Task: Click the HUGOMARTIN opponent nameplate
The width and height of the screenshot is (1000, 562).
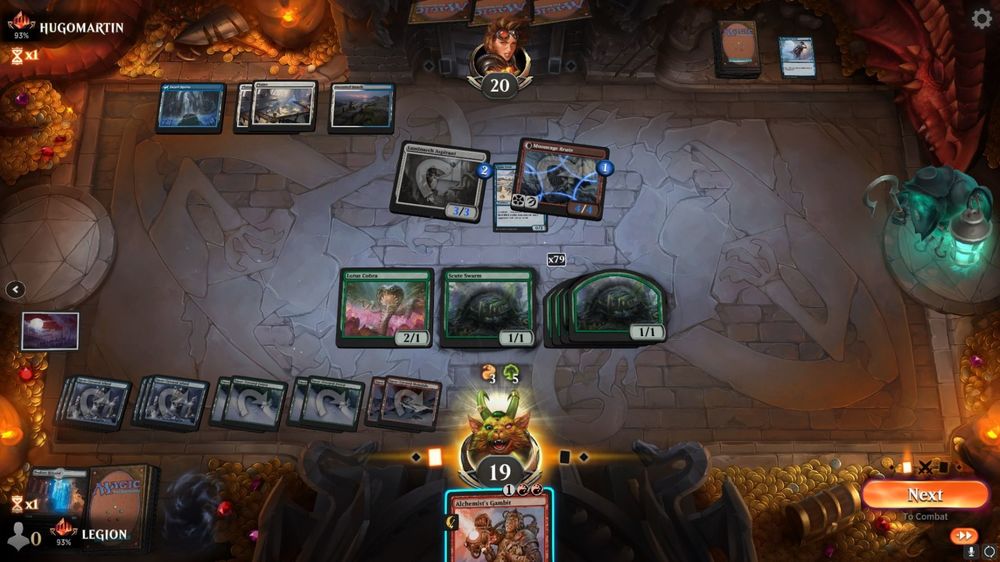Action: pyautogui.click(x=80, y=27)
